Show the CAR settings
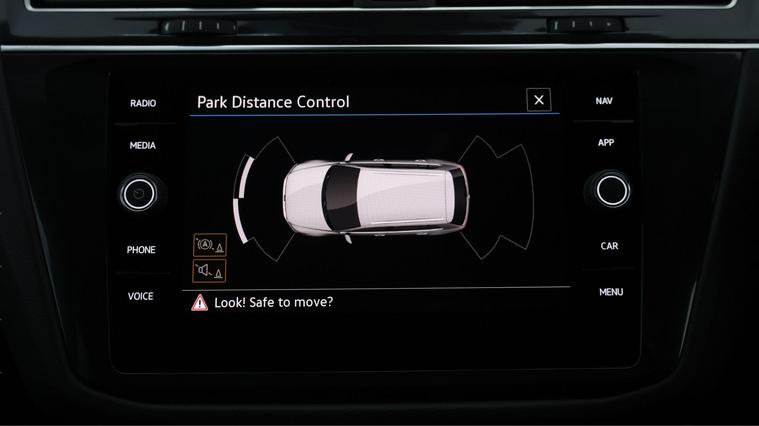The width and height of the screenshot is (759, 426). pyautogui.click(x=609, y=246)
